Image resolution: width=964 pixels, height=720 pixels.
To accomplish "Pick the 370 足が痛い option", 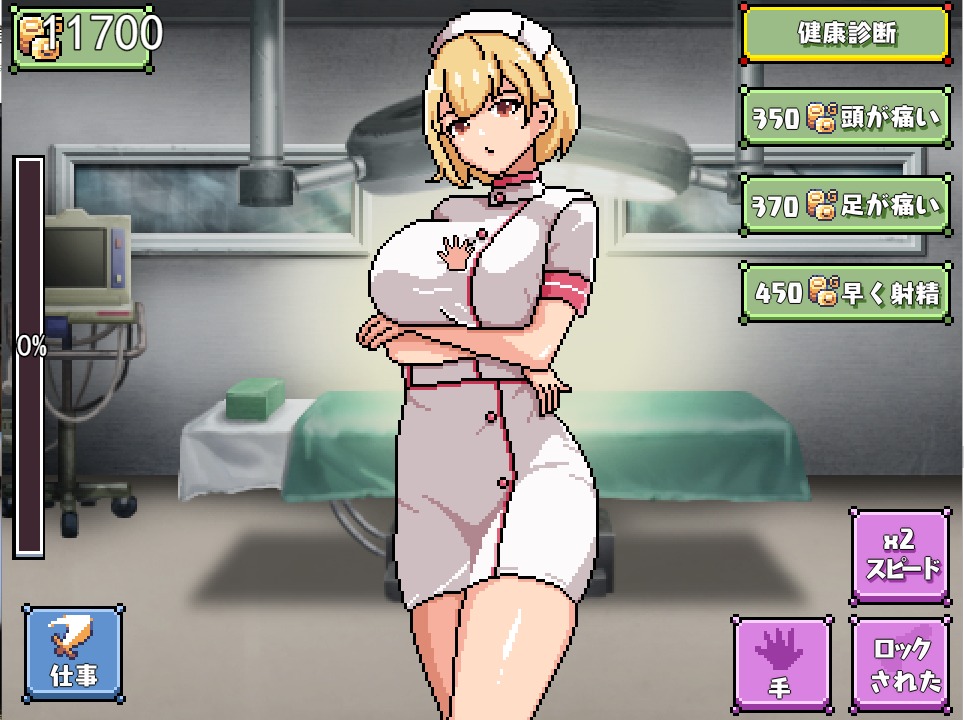I will (846, 205).
